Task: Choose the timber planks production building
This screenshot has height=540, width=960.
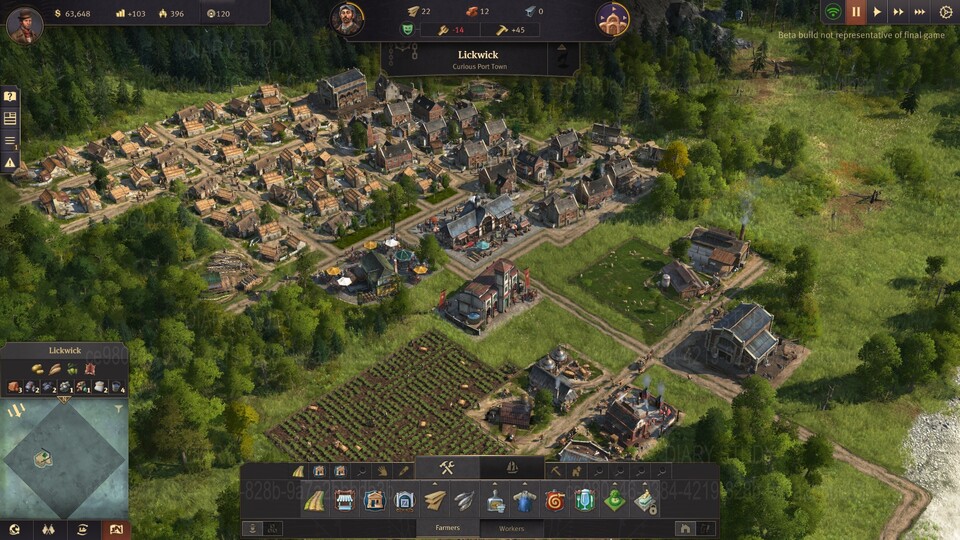Action: tap(435, 500)
